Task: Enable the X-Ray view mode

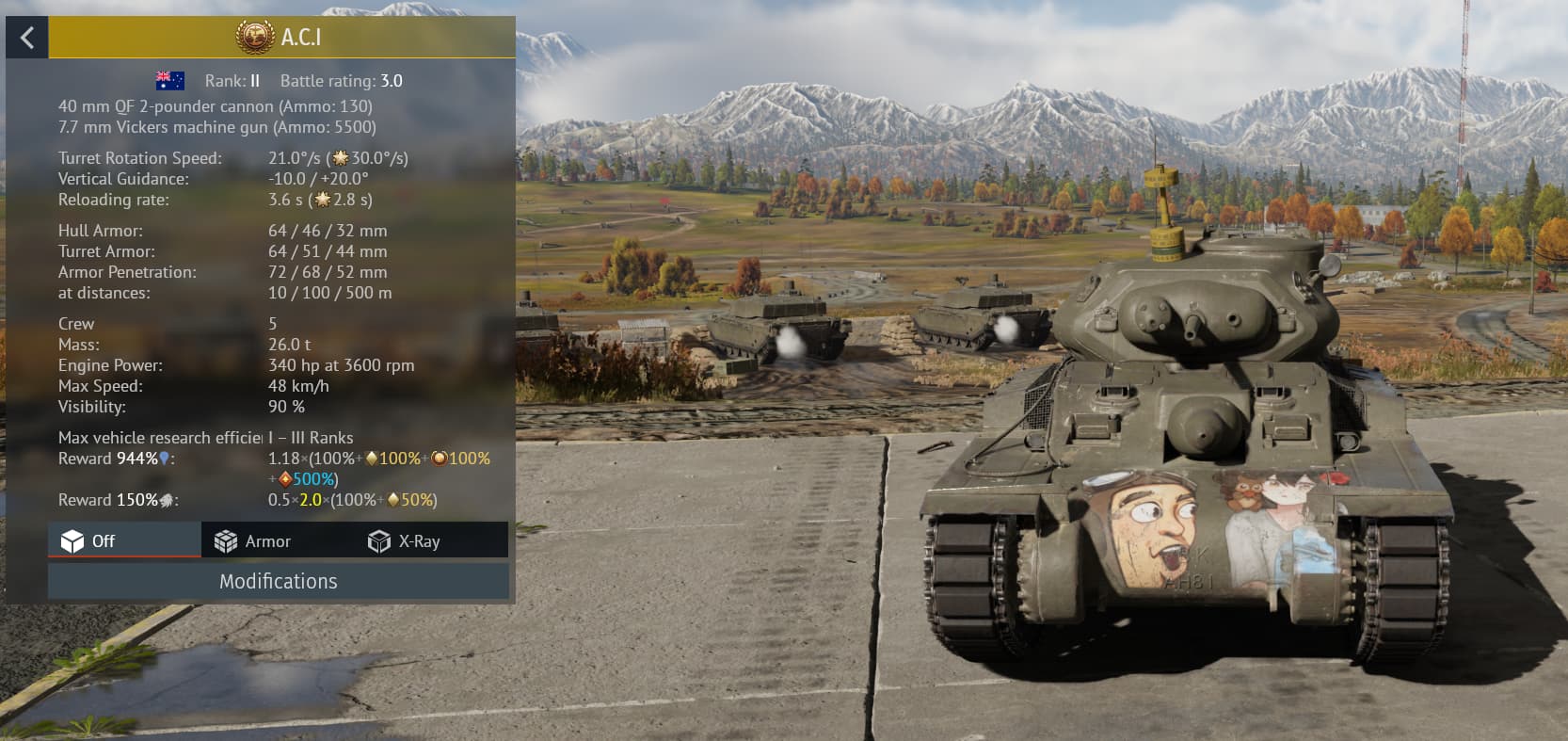Action: 405,541
